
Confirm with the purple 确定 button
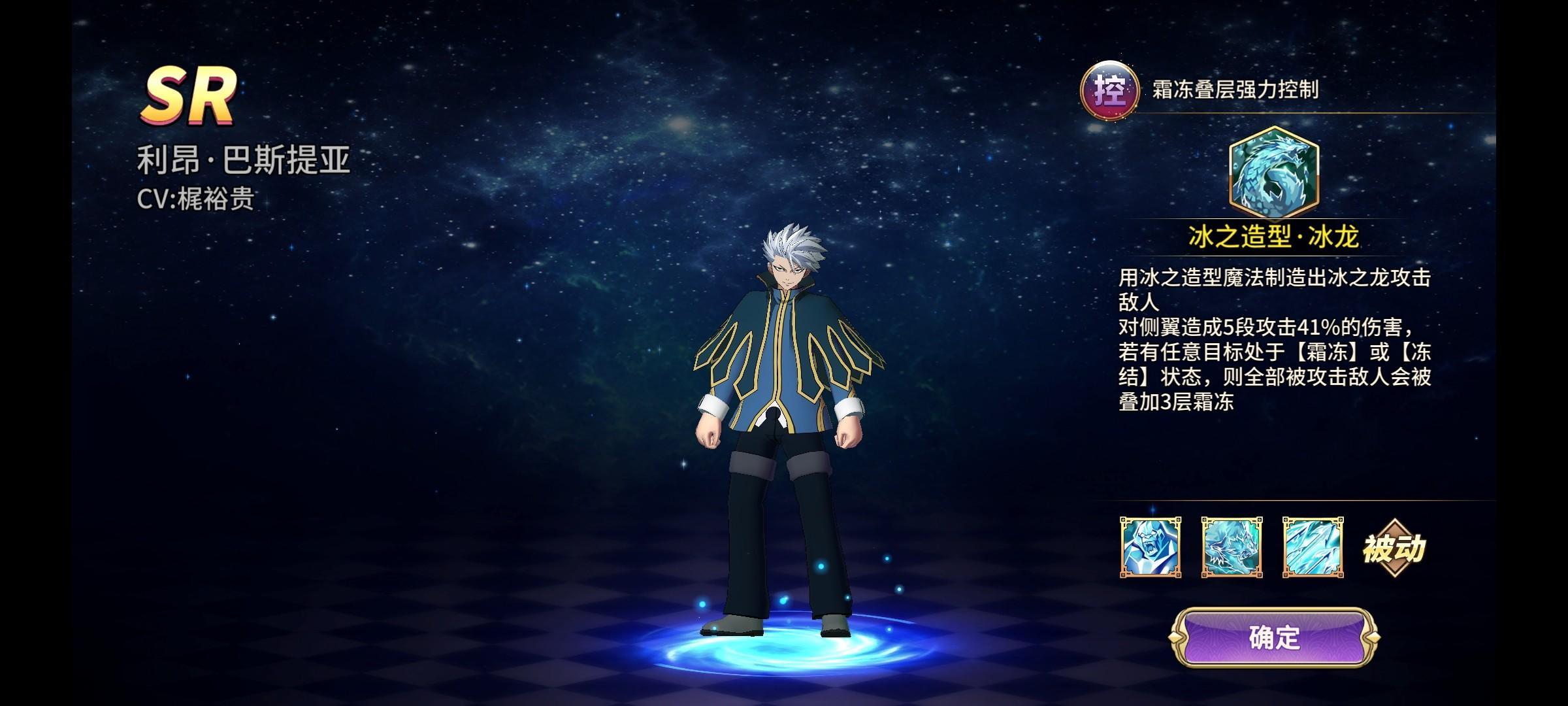1274,637
